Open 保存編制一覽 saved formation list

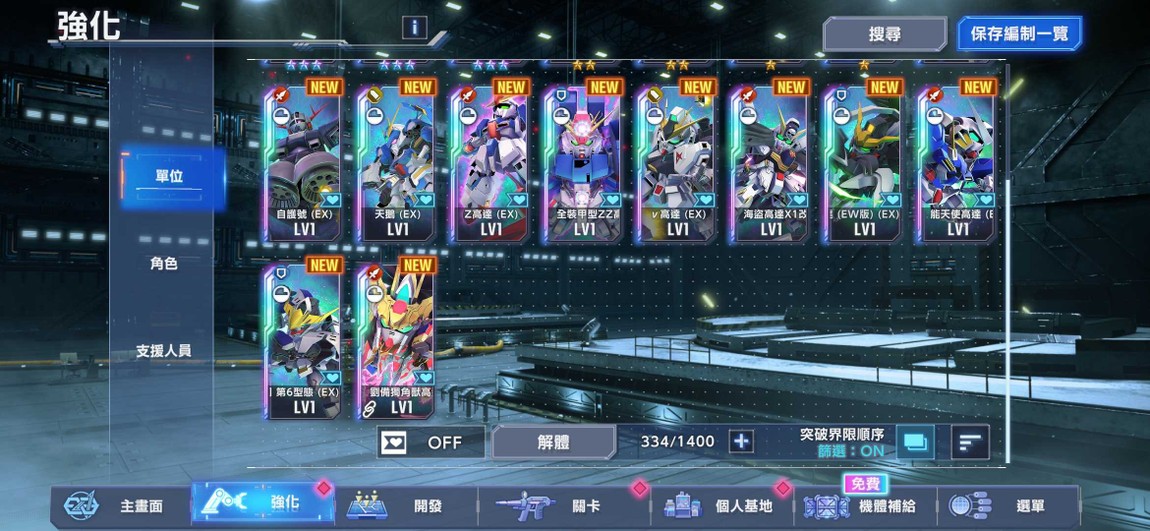[1018, 34]
